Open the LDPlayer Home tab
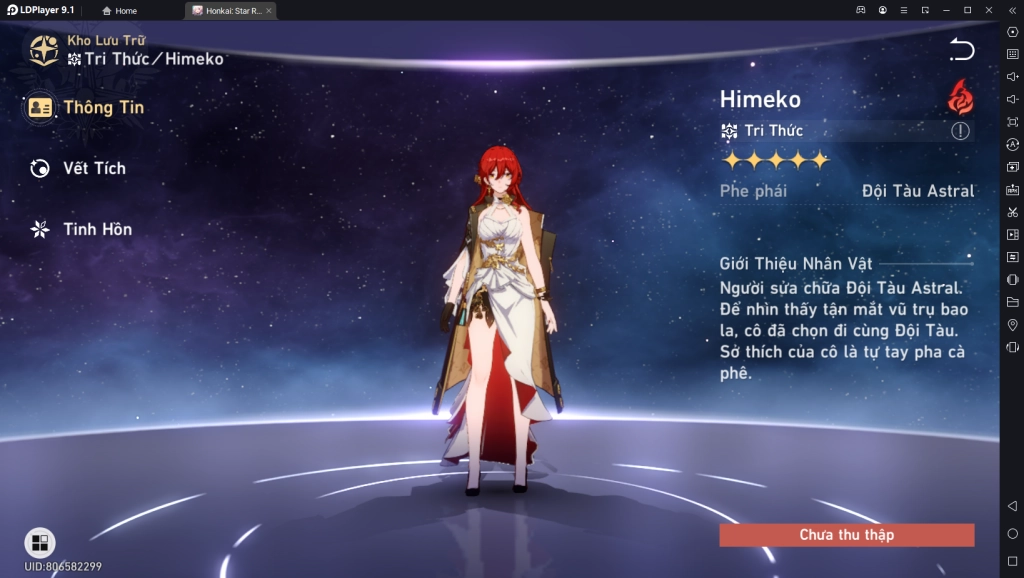1024x578 pixels. pyautogui.click(x=120, y=11)
